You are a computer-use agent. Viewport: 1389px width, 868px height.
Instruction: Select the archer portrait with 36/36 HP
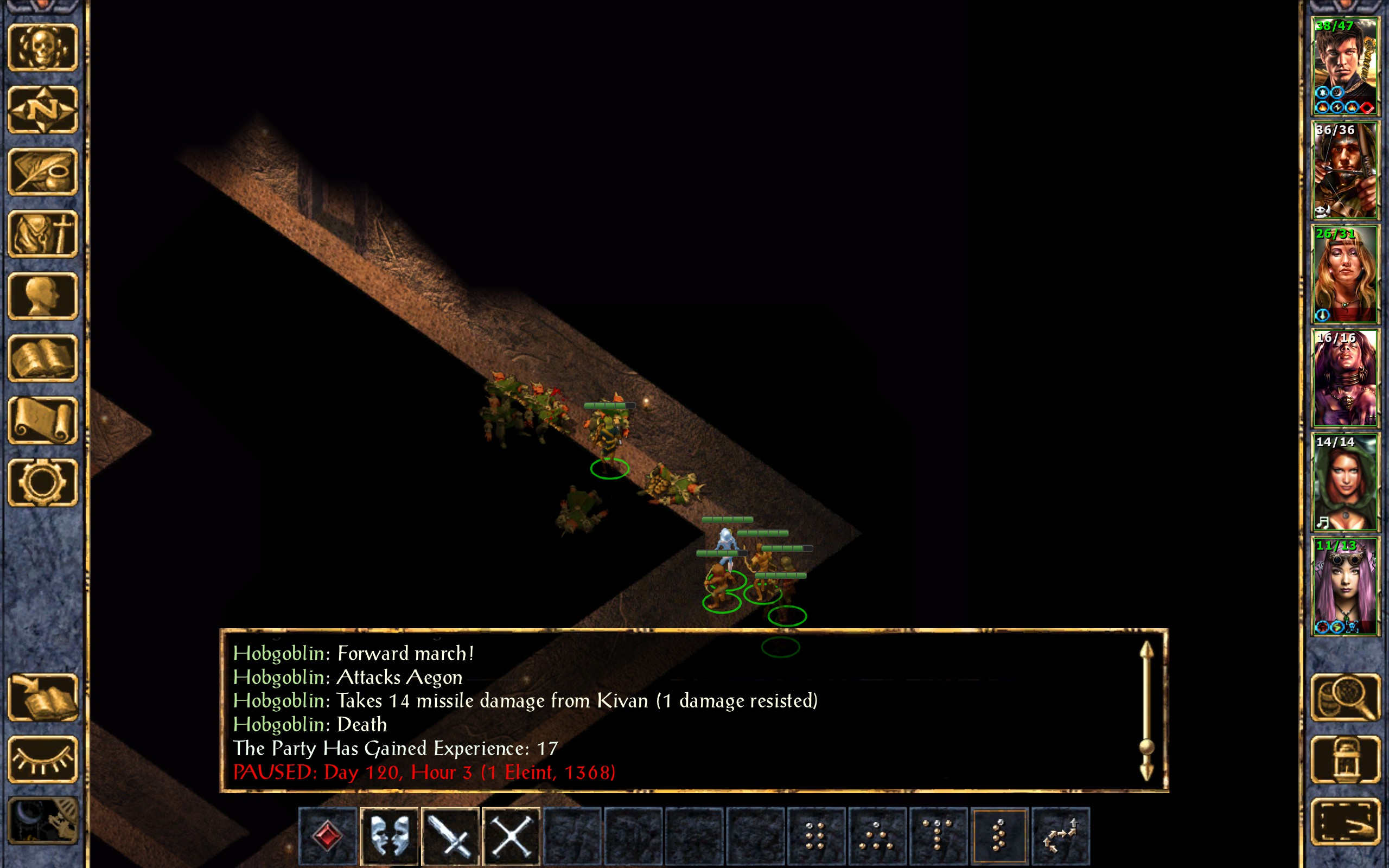pos(1345,170)
